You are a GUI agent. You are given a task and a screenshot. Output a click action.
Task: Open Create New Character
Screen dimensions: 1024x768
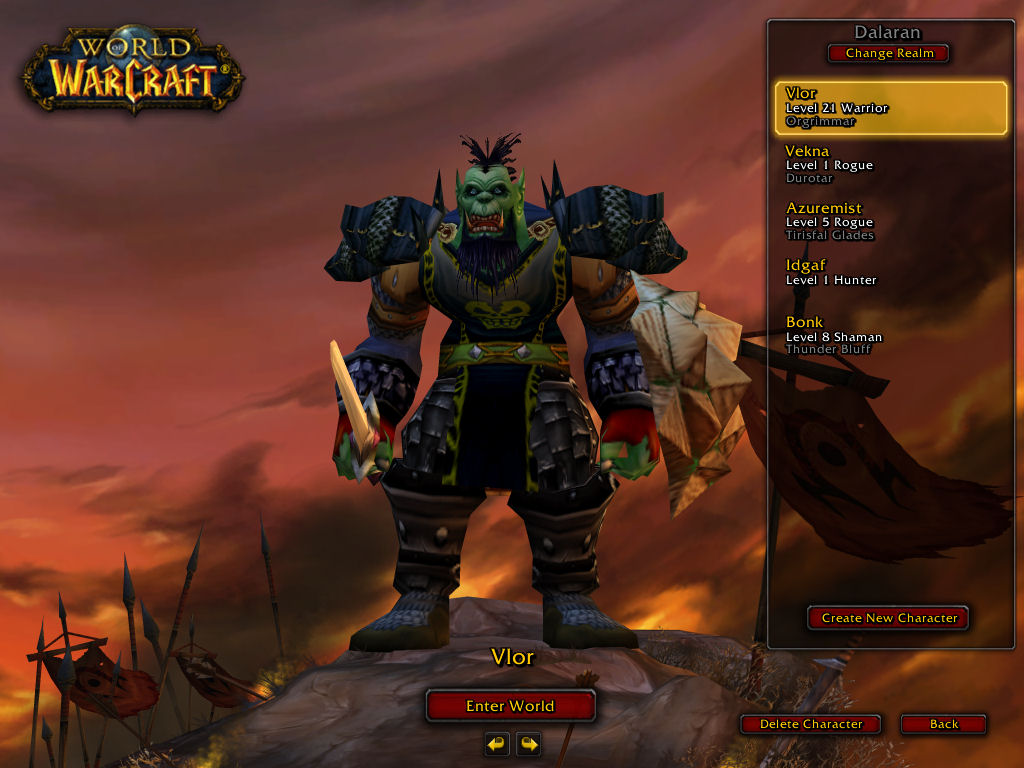(888, 618)
